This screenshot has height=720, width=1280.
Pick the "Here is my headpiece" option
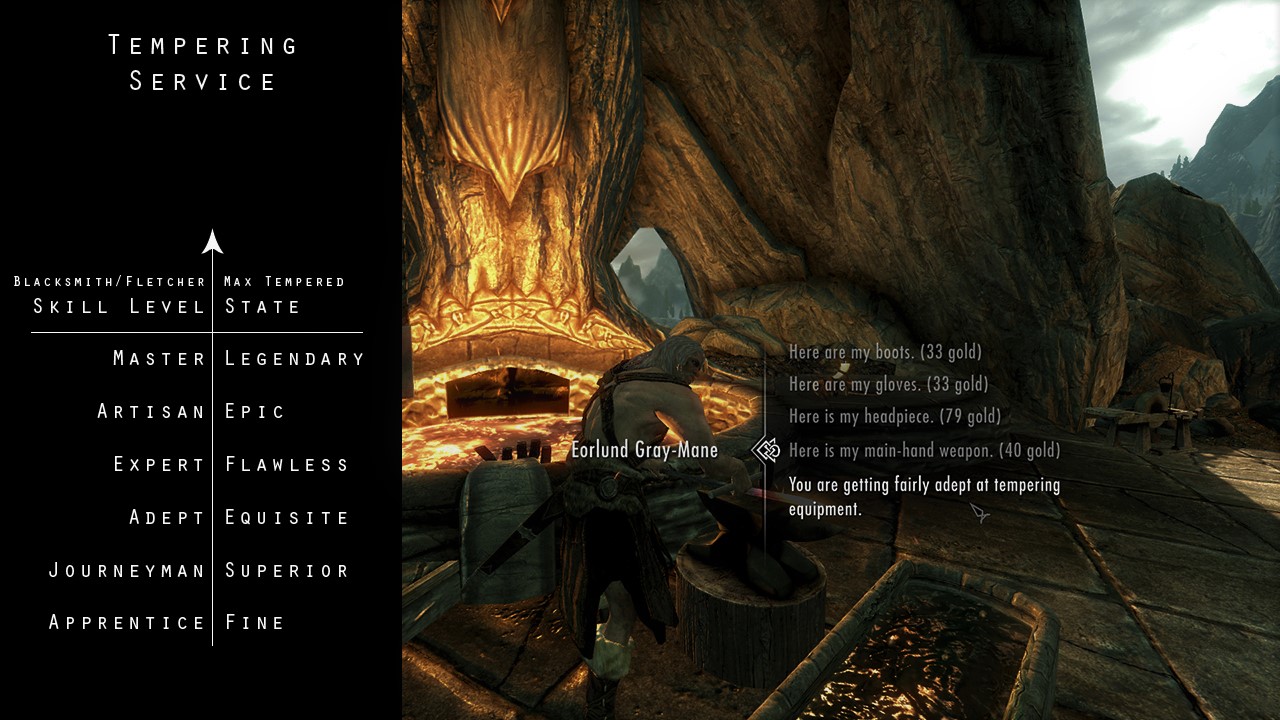point(894,417)
